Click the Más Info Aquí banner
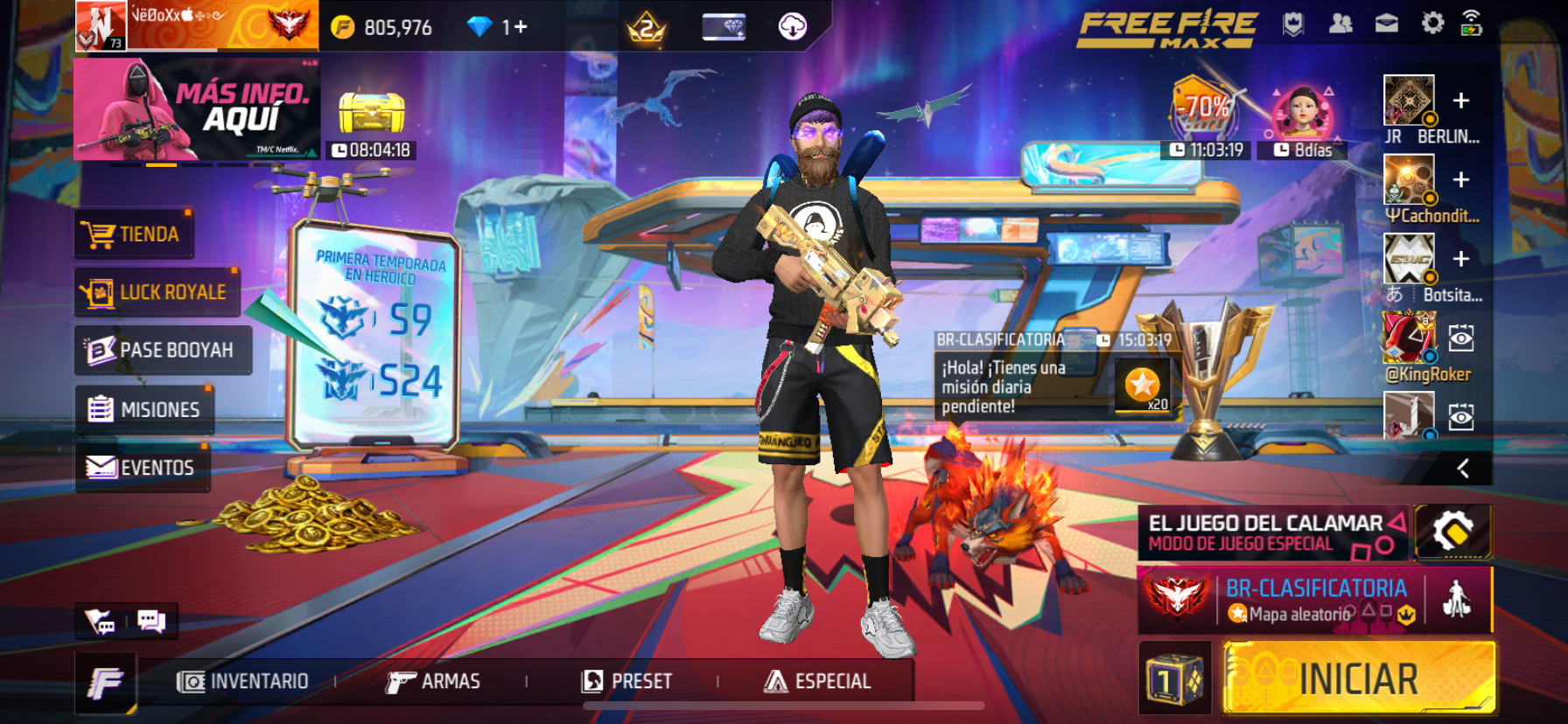1568x724 pixels. click(x=197, y=109)
